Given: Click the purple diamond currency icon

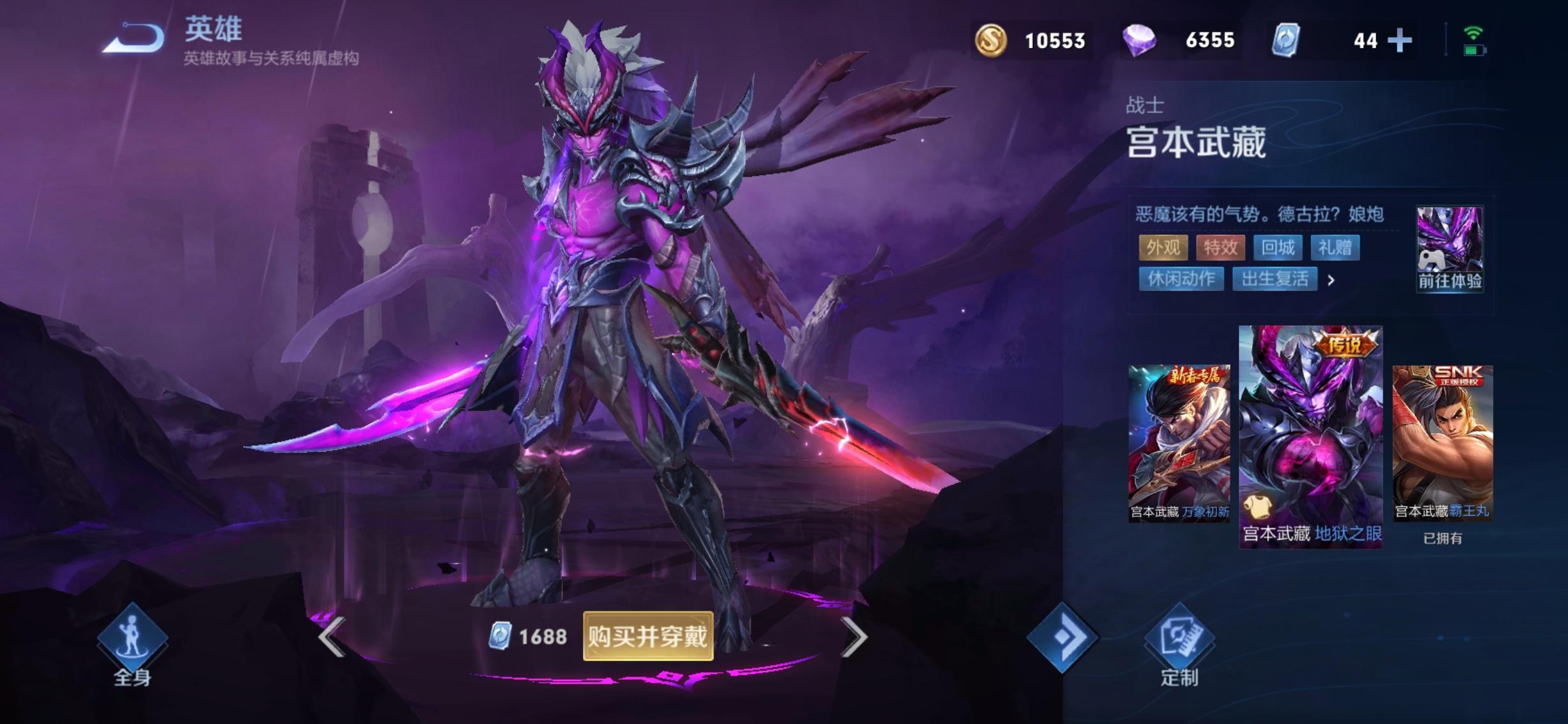Looking at the screenshot, I should (1139, 40).
